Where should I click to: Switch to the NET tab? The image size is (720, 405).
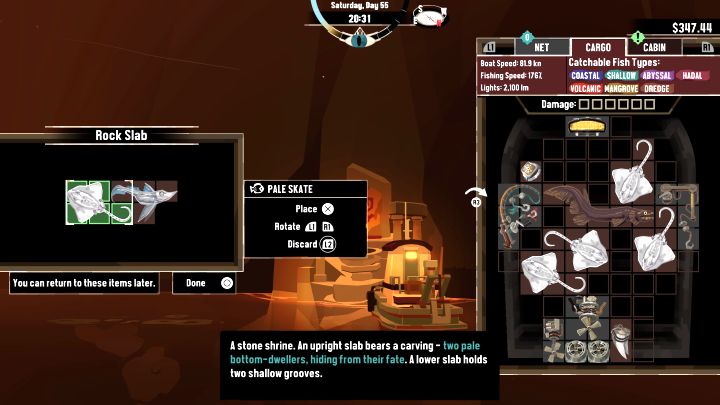point(540,47)
